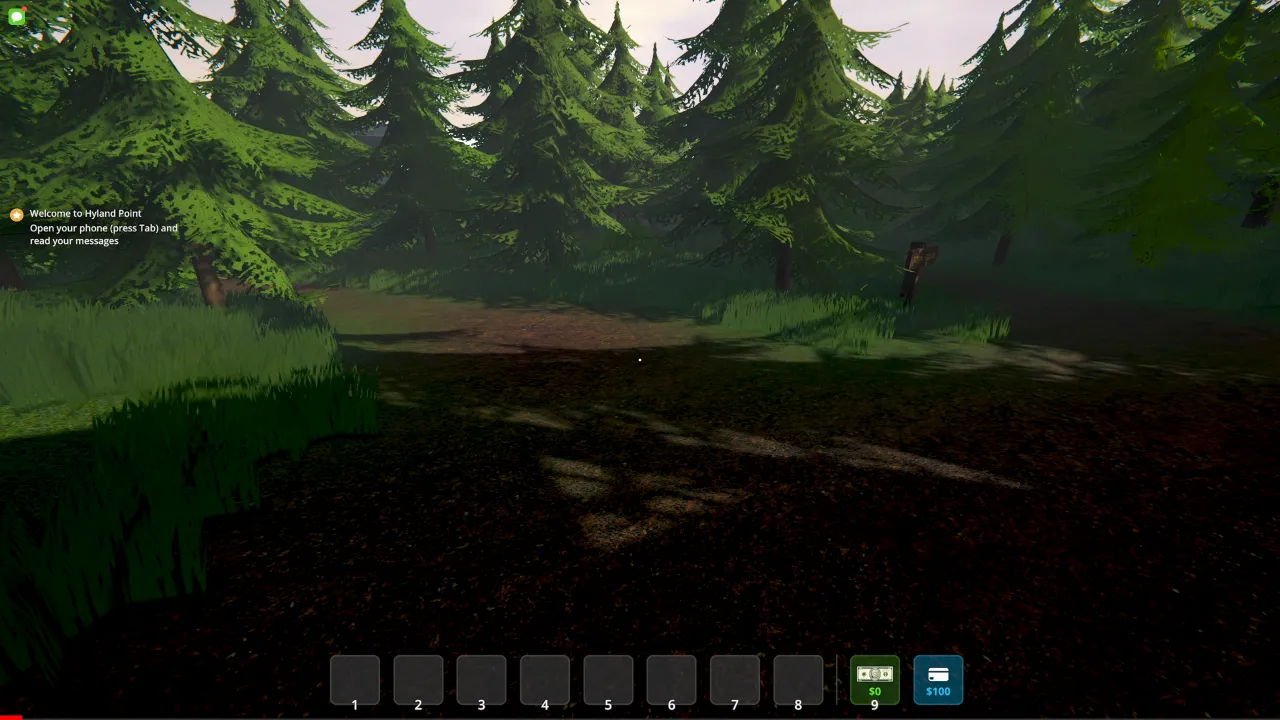
Task: Click the "read your messages" instruction text
Action: (73, 241)
